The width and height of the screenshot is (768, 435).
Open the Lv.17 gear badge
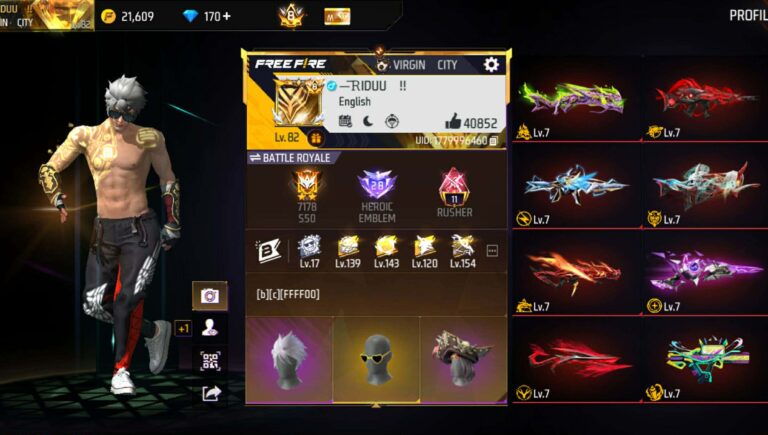(x=308, y=251)
